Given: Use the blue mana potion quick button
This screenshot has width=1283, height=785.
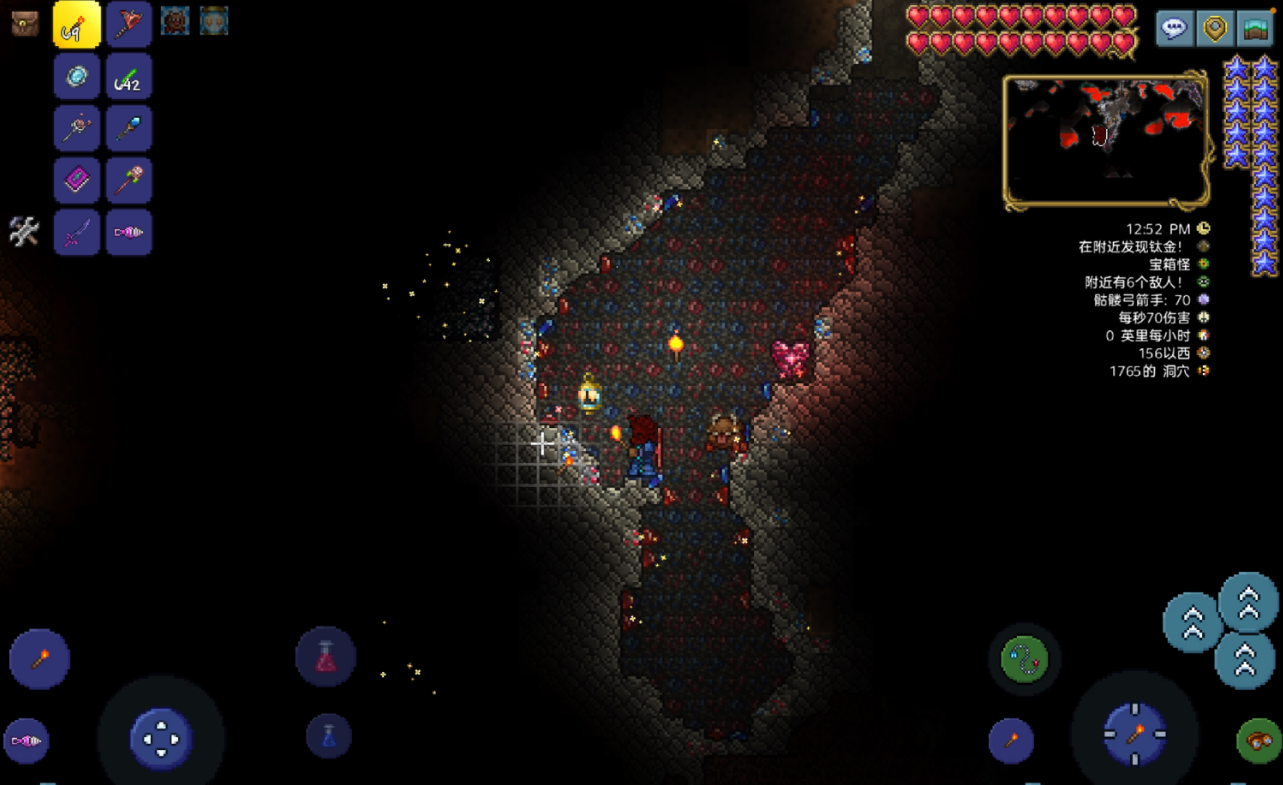Looking at the screenshot, I should click(328, 737).
